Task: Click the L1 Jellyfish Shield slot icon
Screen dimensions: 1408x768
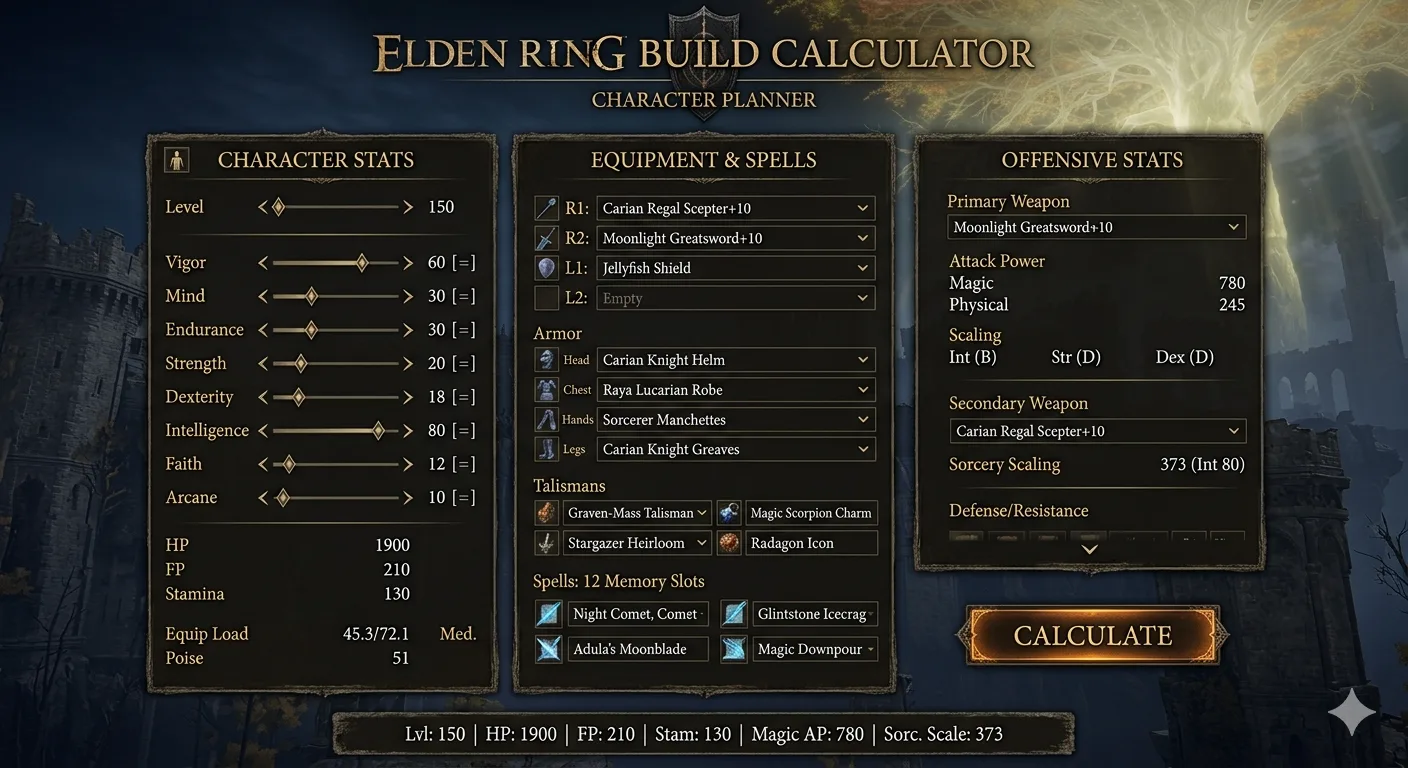Action: [546, 268]
